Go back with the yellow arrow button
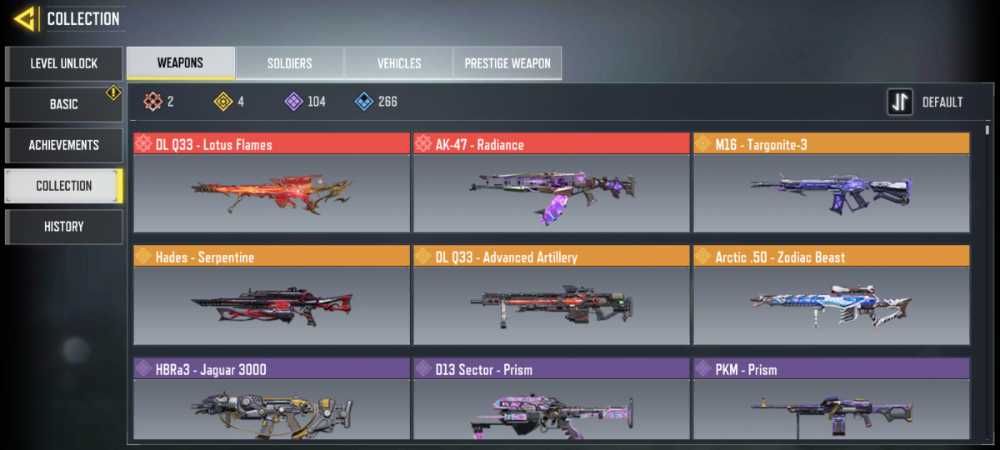The height and width of the screenshot is (450, 1000). tap(25, 18)
